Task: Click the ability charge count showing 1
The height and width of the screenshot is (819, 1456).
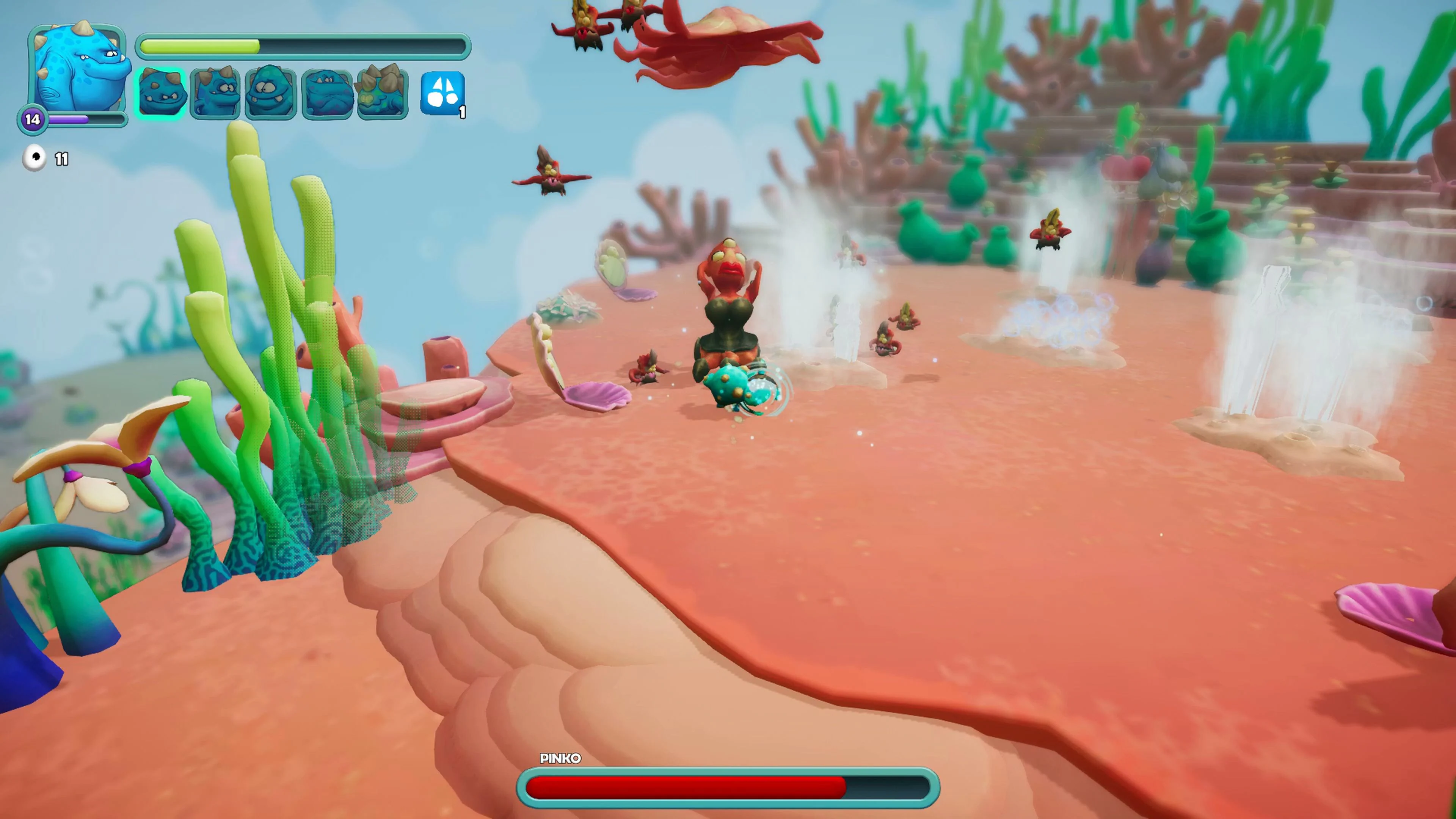Action: (462, 113)
